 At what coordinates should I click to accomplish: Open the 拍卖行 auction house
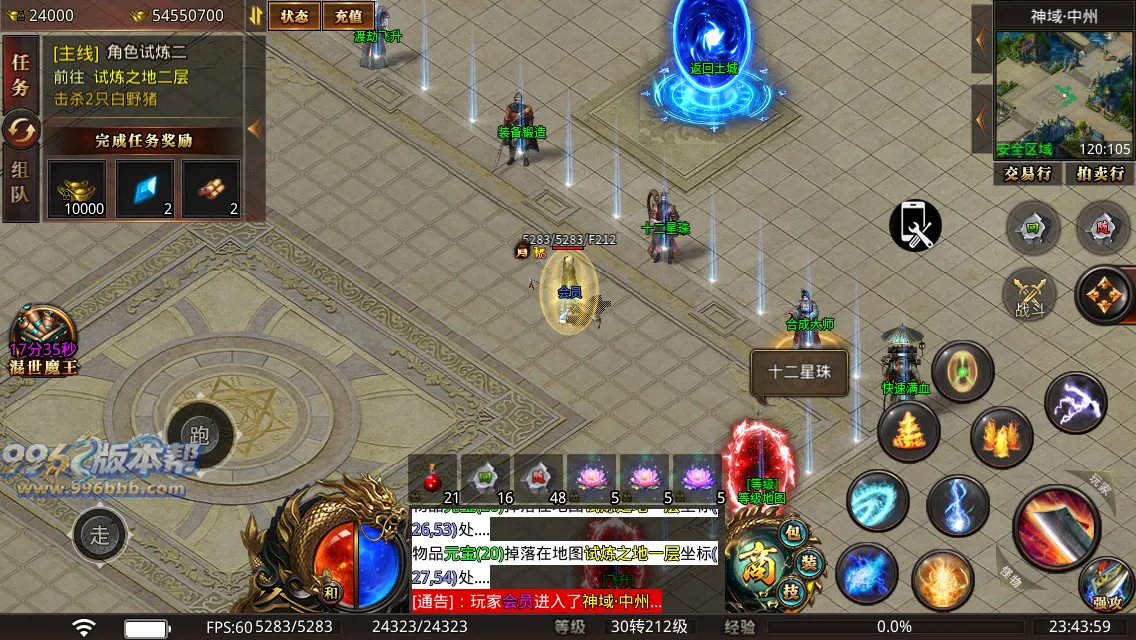1099,174
